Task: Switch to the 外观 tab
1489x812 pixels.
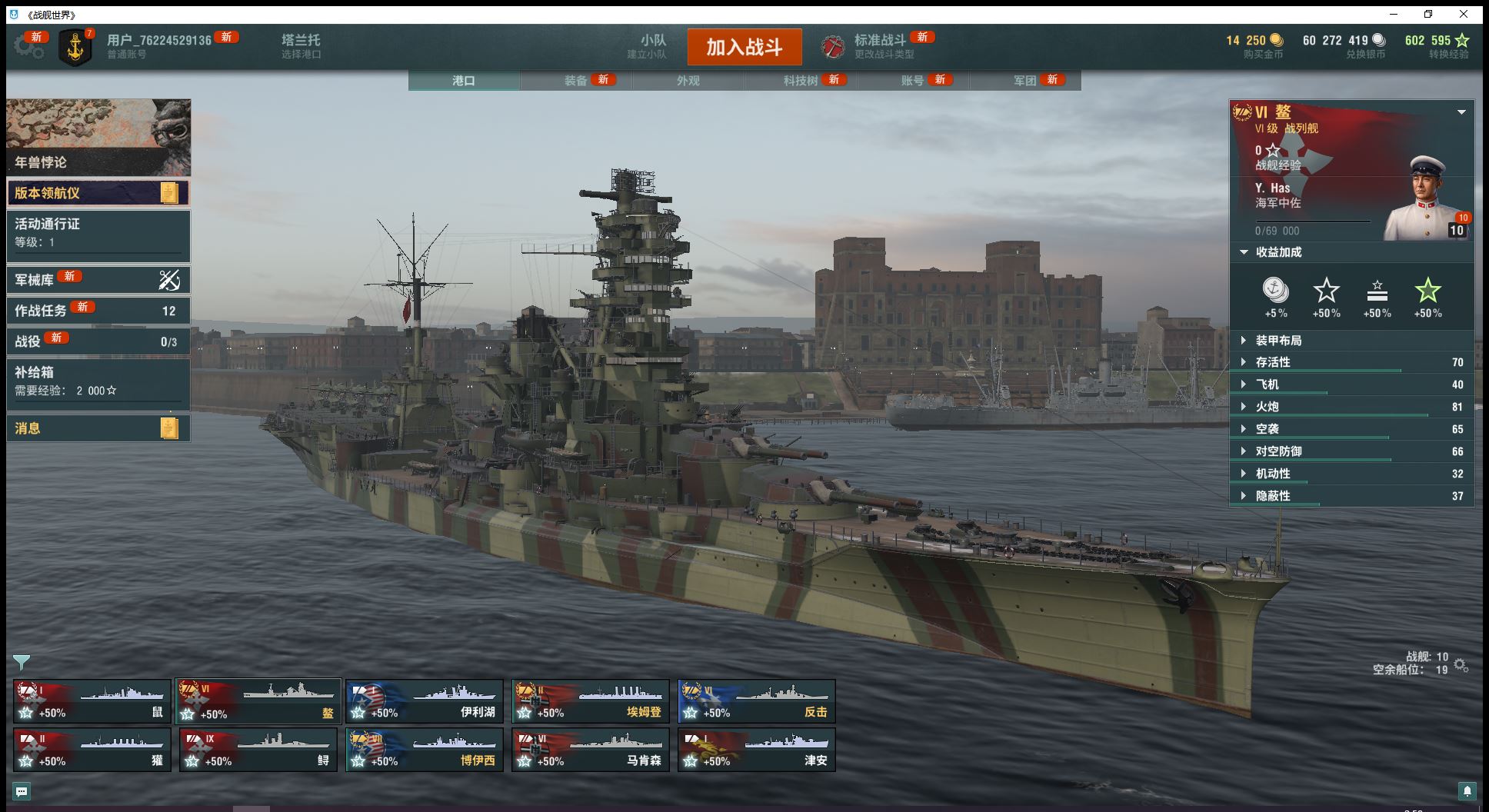Action: (688, 81)
